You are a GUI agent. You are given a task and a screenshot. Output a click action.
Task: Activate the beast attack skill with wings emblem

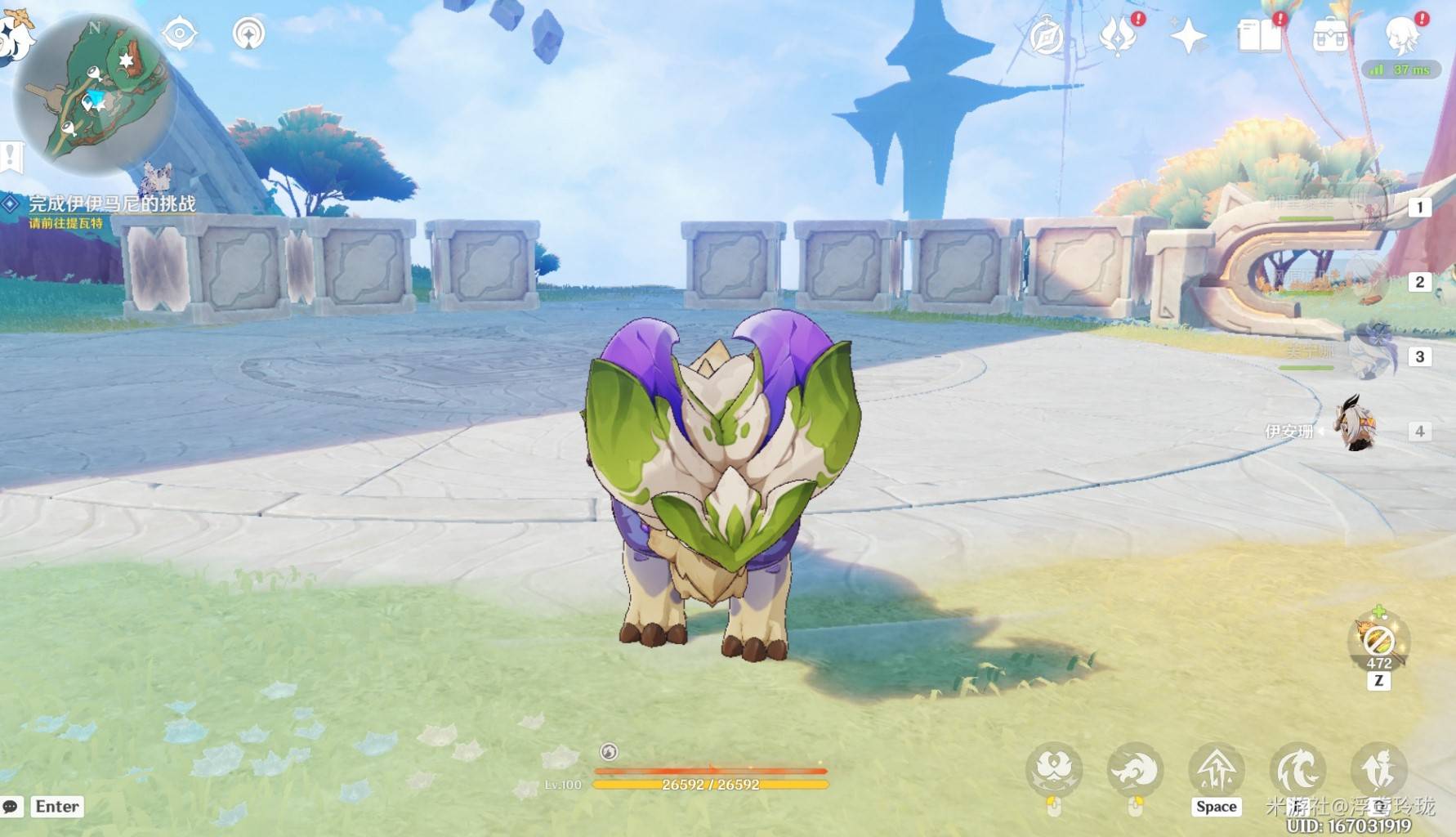tap(1054, 770)
